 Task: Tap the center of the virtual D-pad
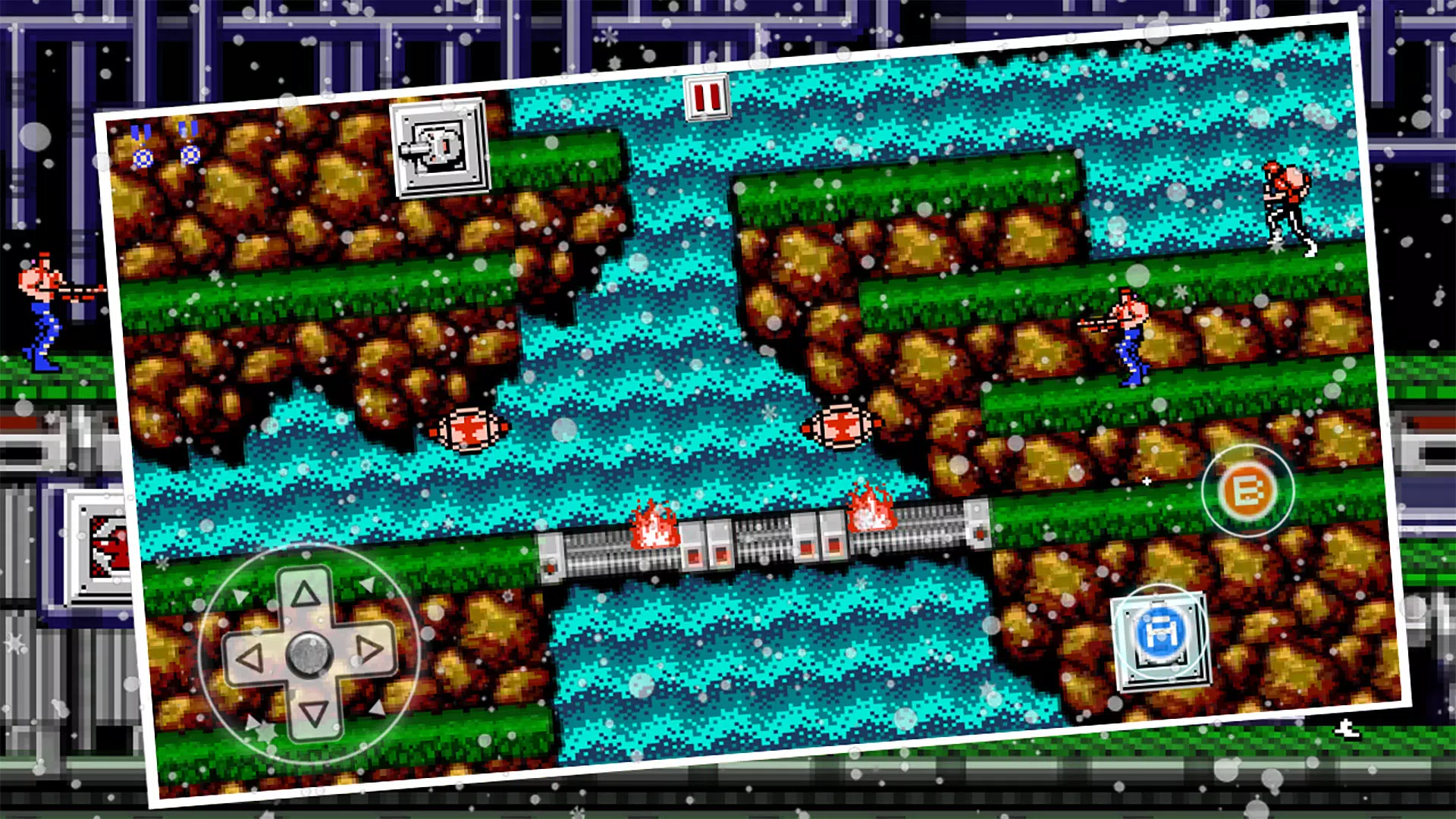309,654
